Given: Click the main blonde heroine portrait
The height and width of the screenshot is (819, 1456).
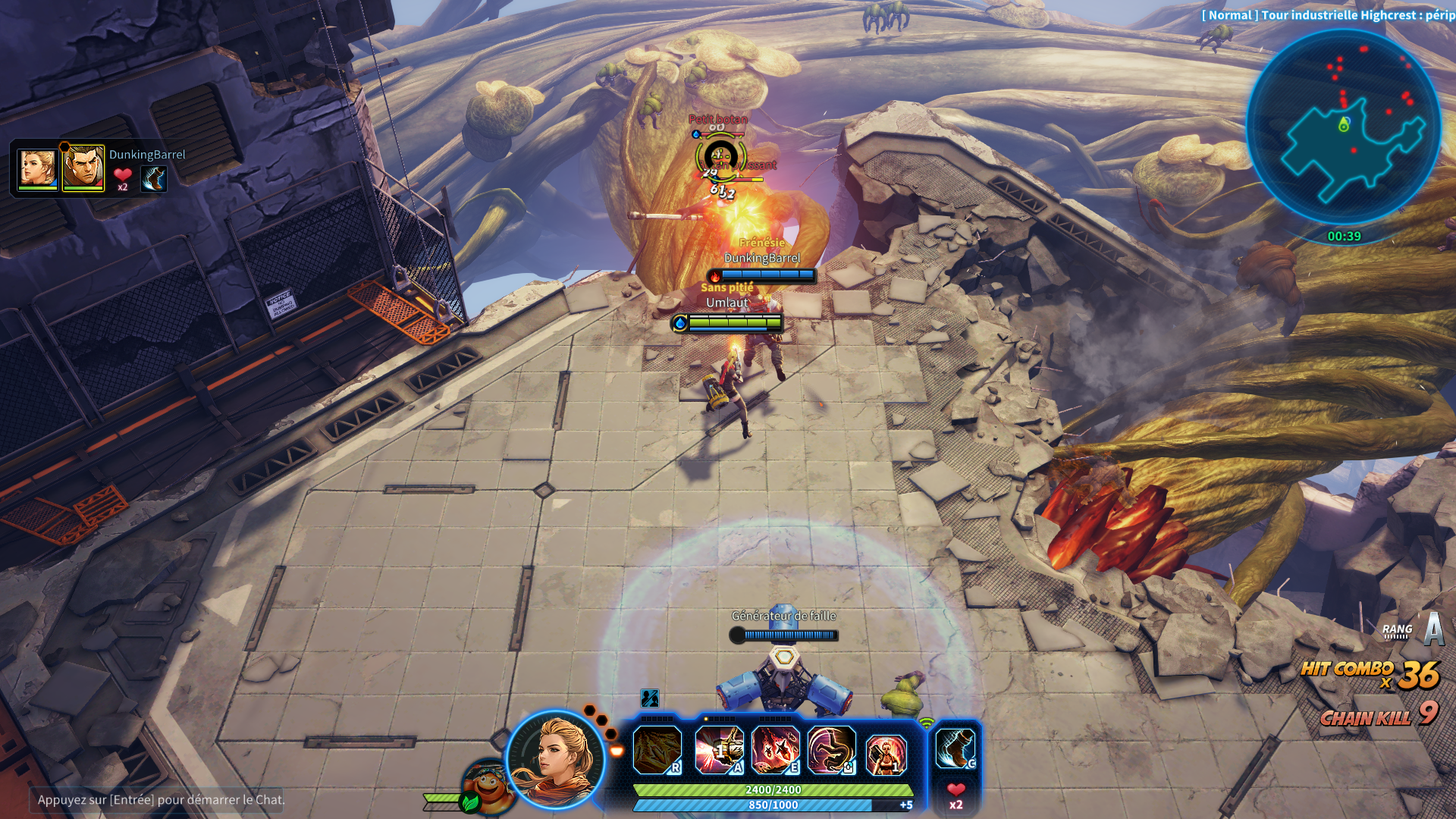Looking at the screenshot, I should pyautogui.click(x=557, y=760).
